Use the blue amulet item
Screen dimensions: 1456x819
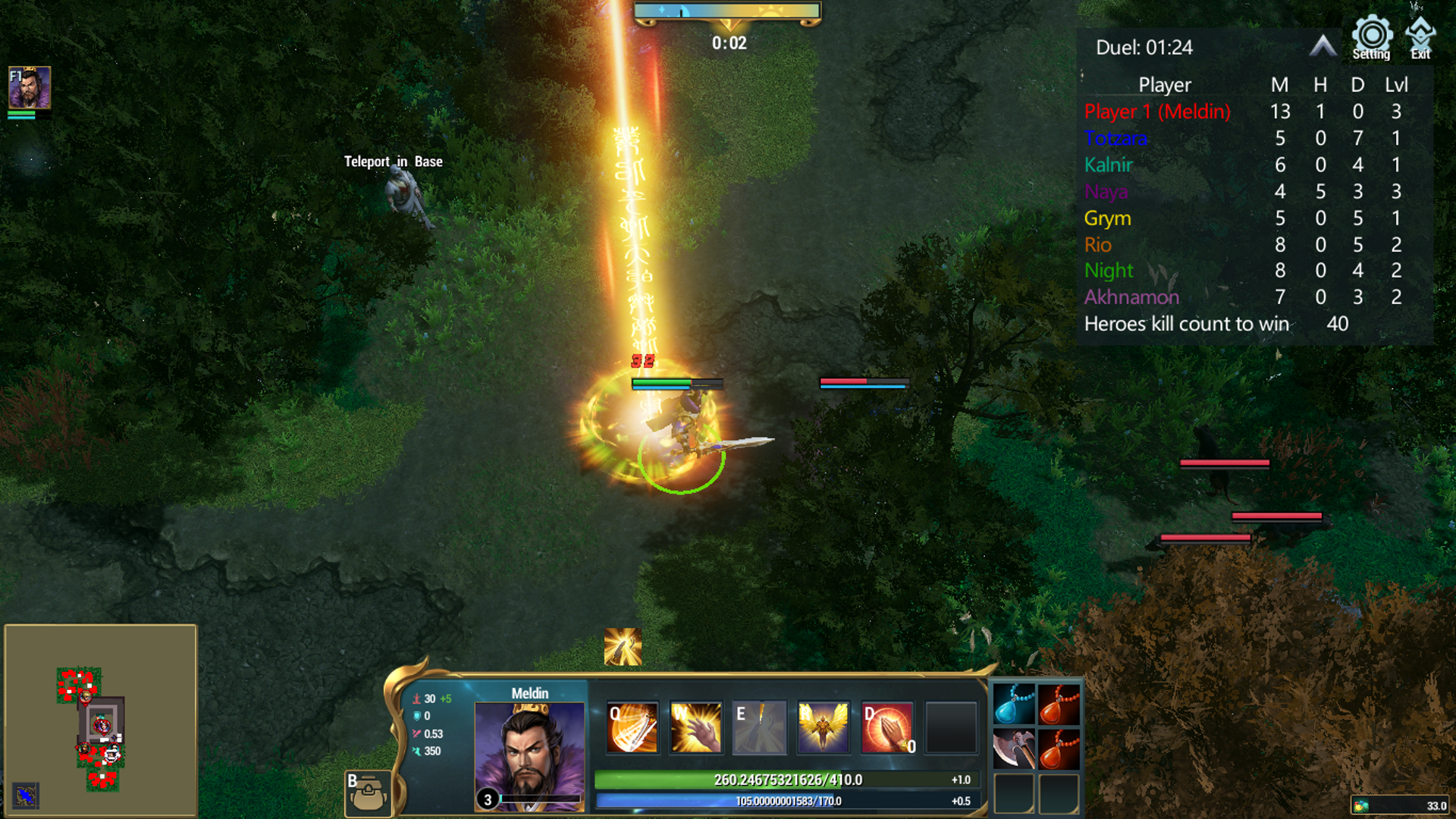[1013, 704]
